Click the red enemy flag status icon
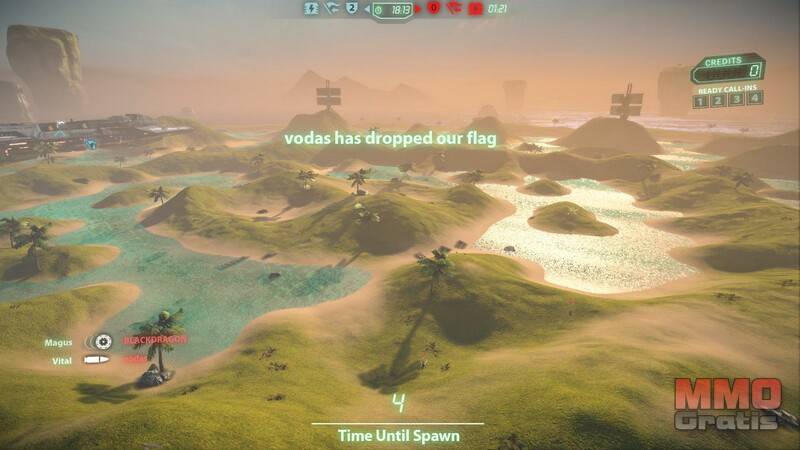The image size is (800, 450). tap(453, 8)
